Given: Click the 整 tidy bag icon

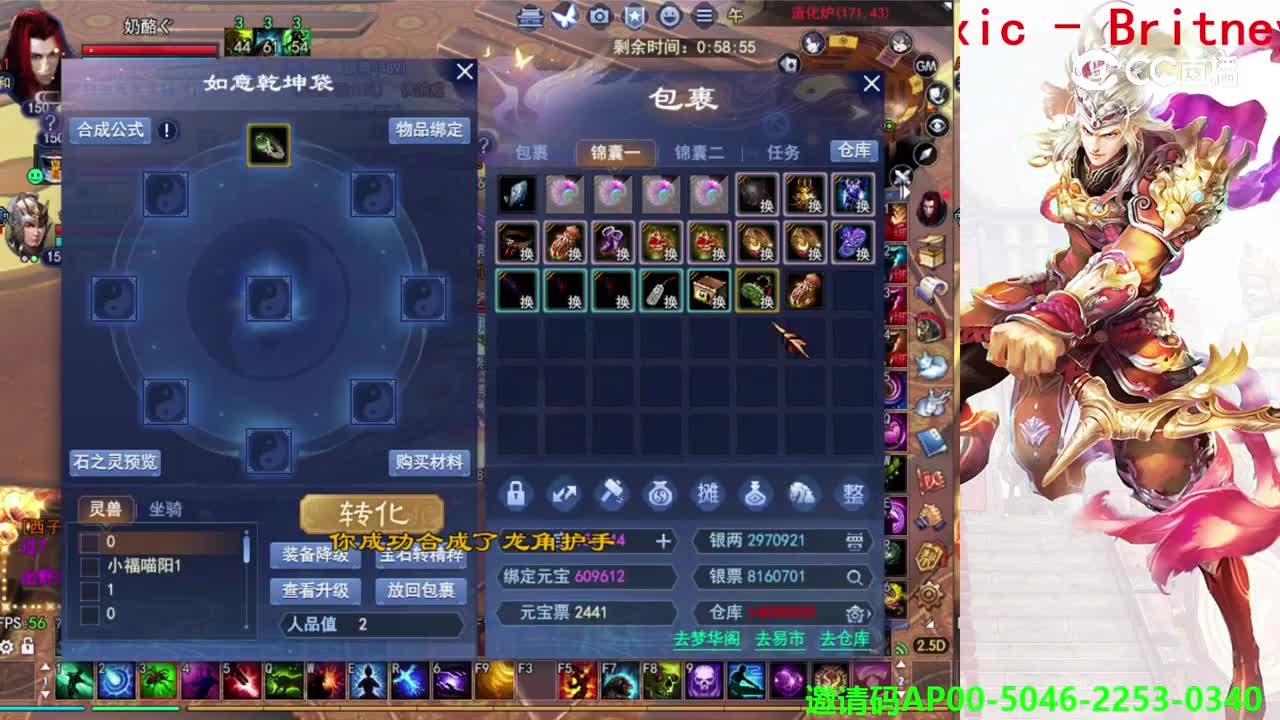Looking at the screenshot, I should point(854,494).
